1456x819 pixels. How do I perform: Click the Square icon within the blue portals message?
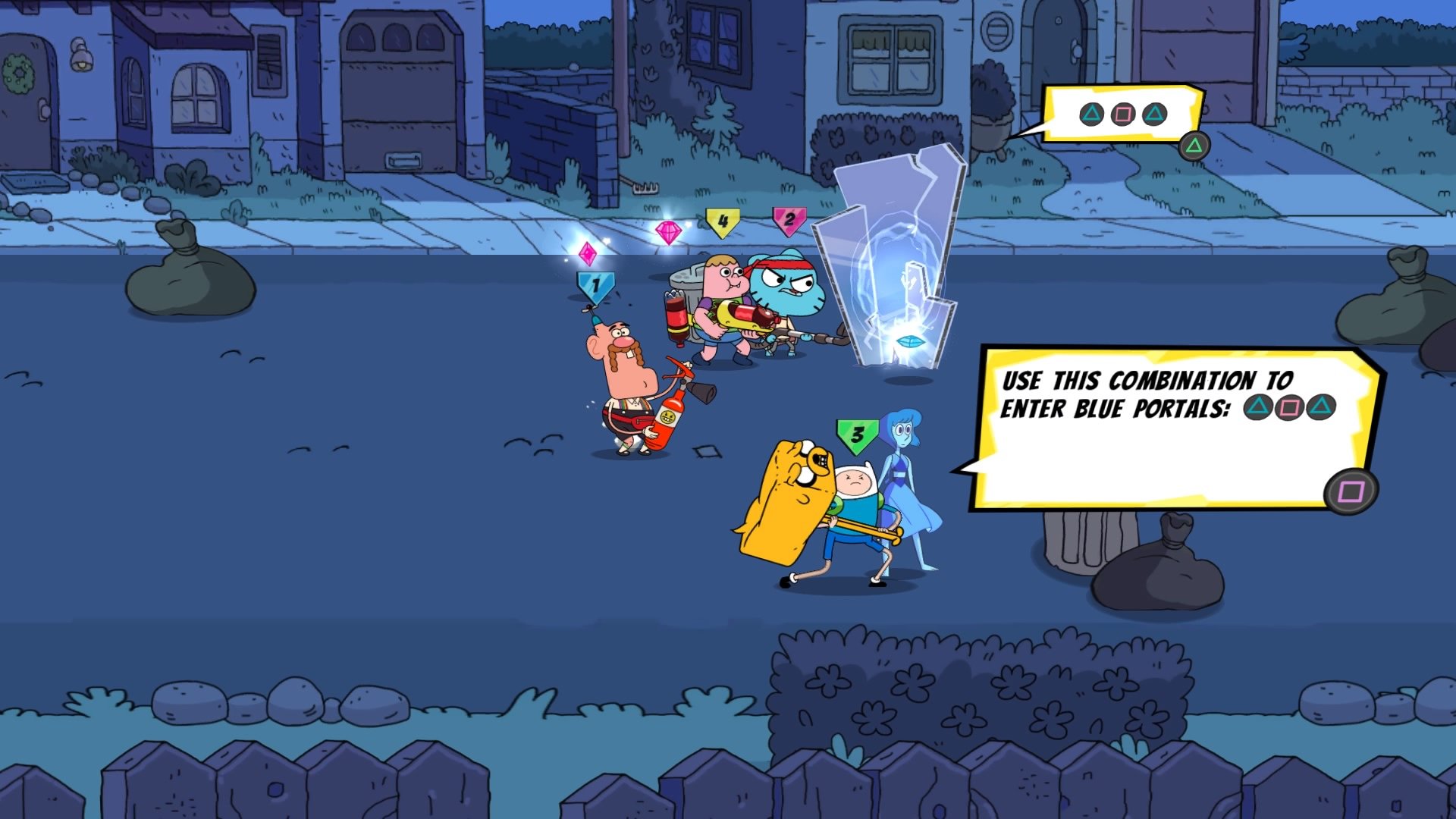pos(1289,407)
